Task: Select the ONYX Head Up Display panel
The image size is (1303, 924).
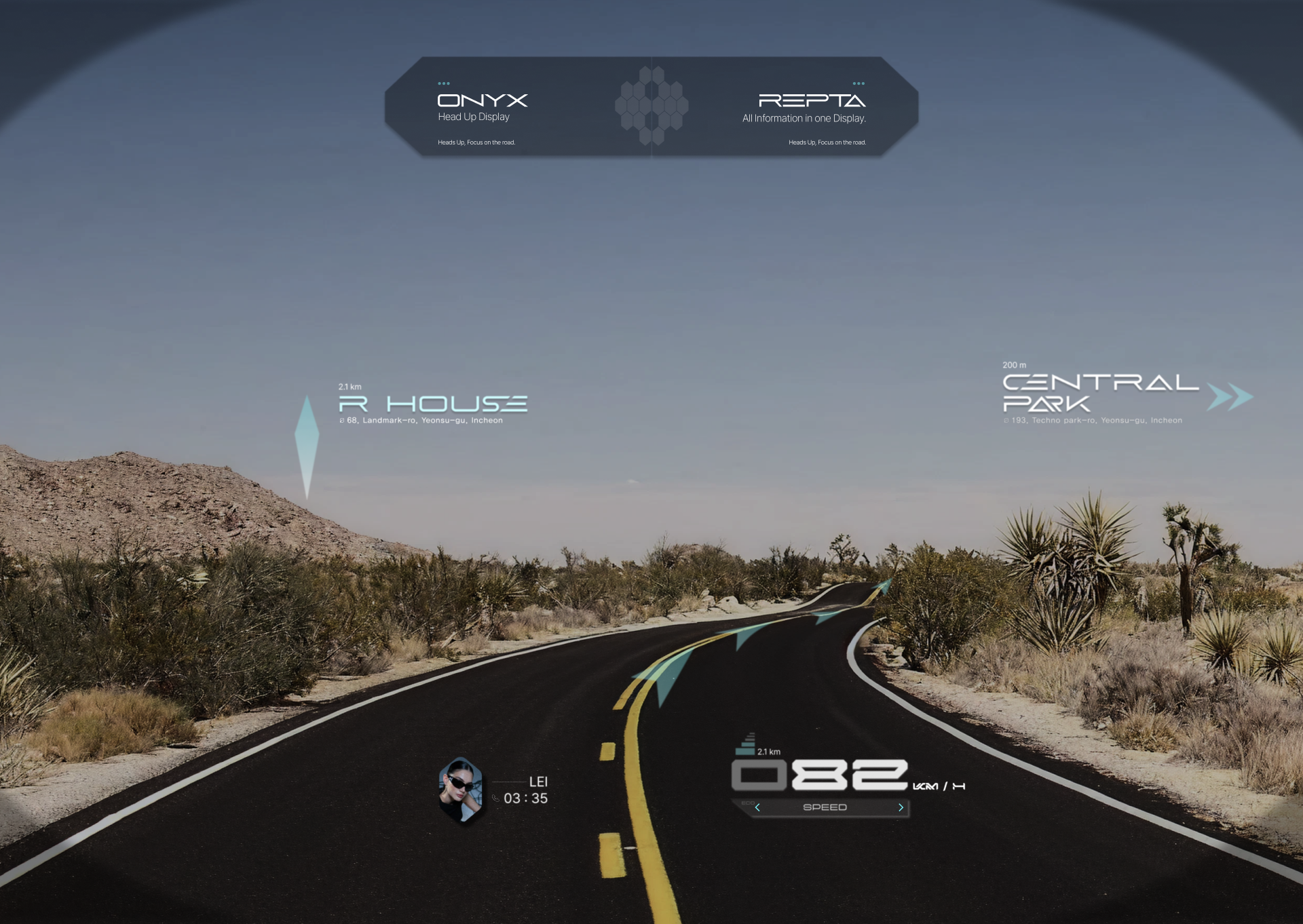Action: tap(482, 107)
